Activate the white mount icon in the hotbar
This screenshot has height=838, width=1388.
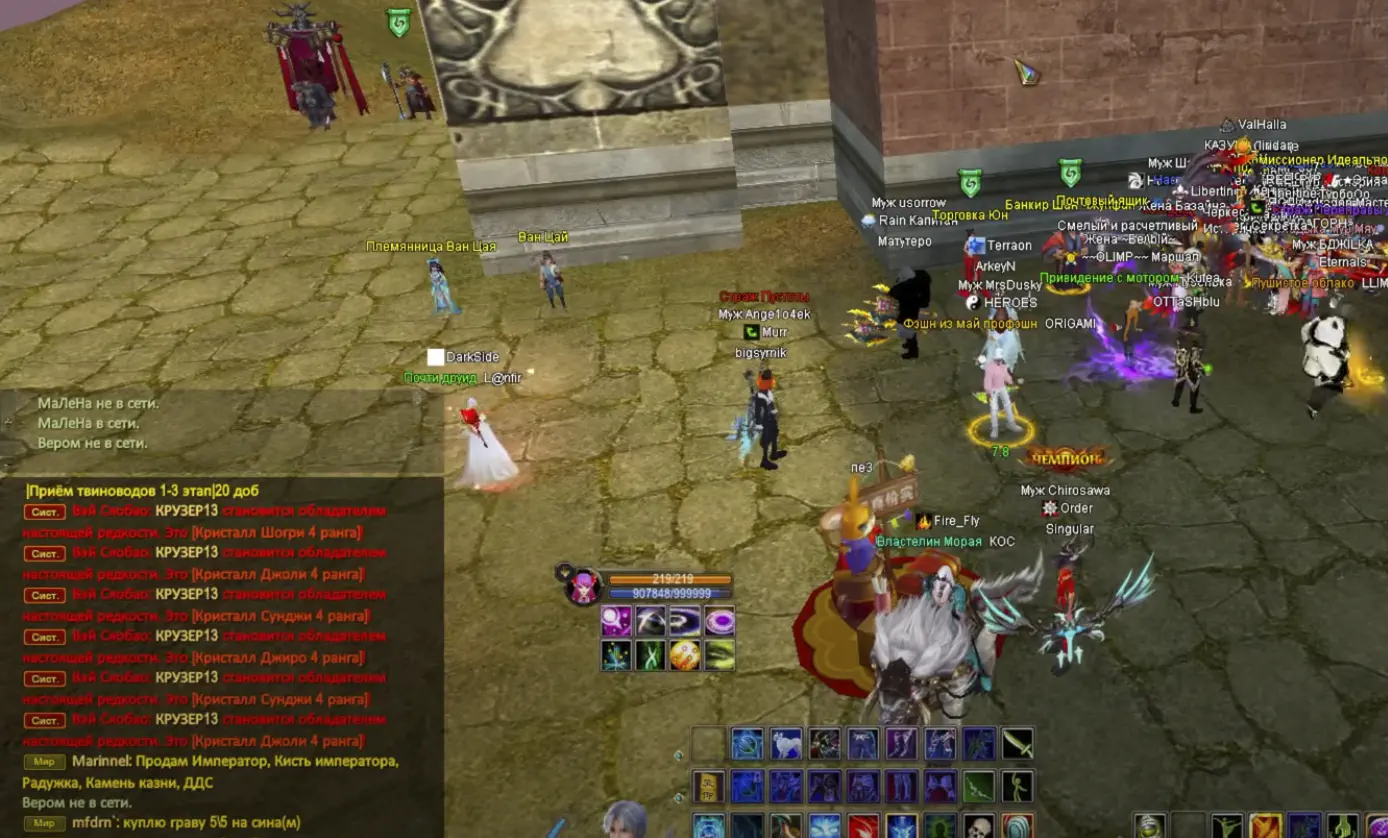point(786,744)
